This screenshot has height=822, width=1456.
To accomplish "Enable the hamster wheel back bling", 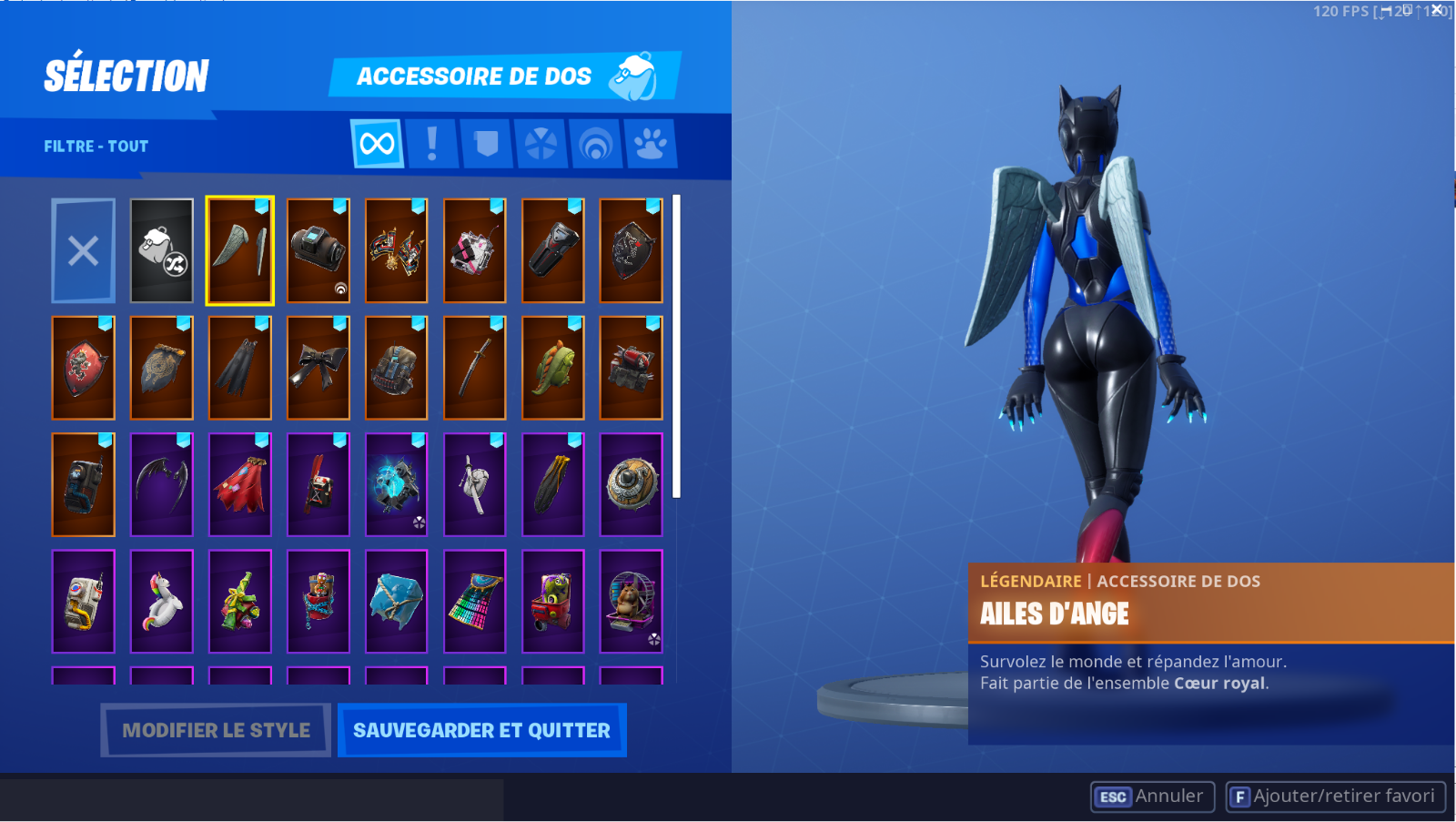I will [631, 601].
